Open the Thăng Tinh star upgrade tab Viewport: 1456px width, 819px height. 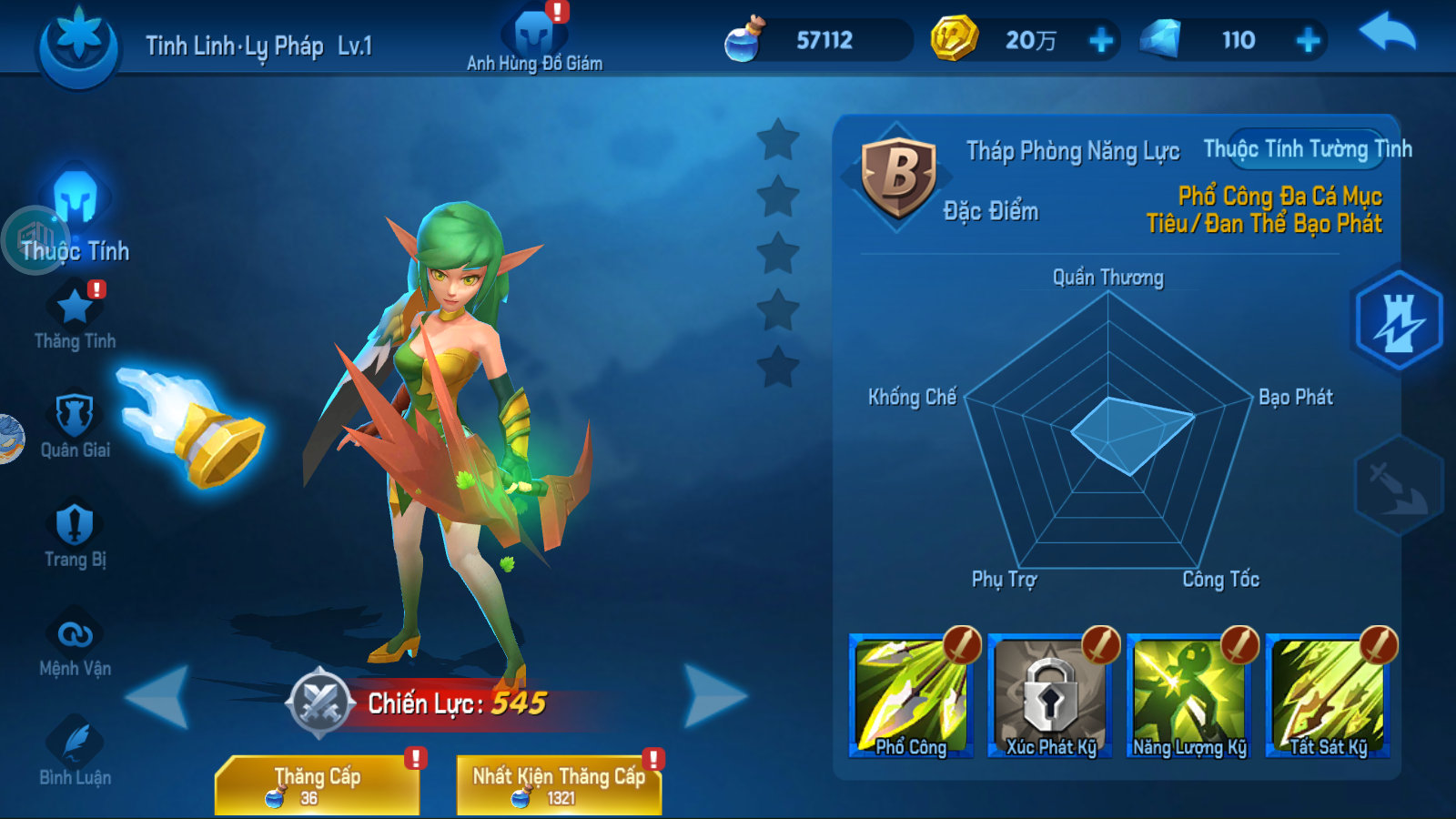tap(75, 318)
